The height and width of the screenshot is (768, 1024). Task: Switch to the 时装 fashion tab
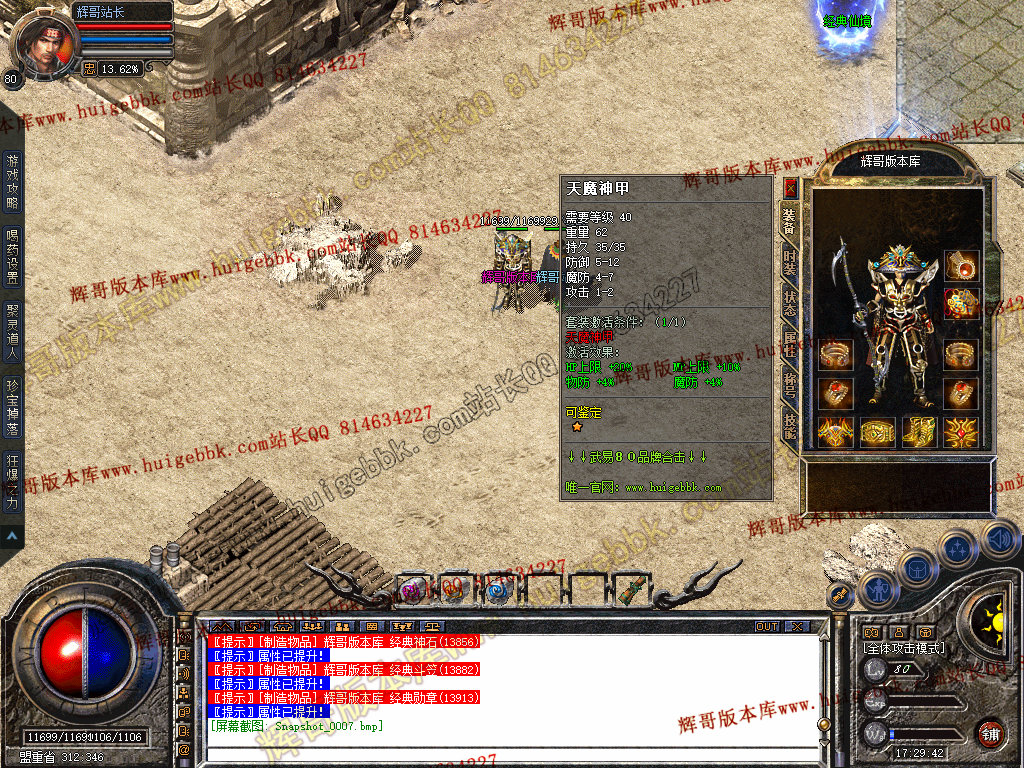pos(789,264)
